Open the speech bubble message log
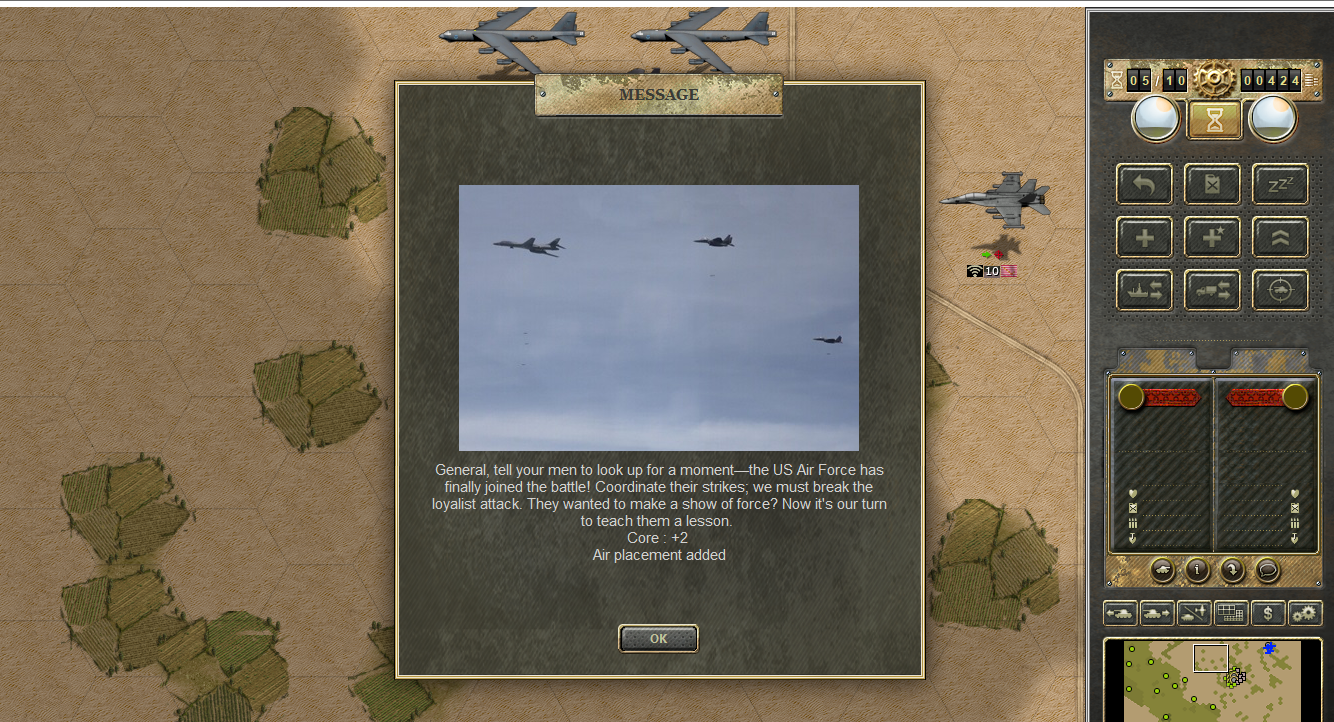The width and height of the screenshot is (1334, 722). click(1267, 570)
